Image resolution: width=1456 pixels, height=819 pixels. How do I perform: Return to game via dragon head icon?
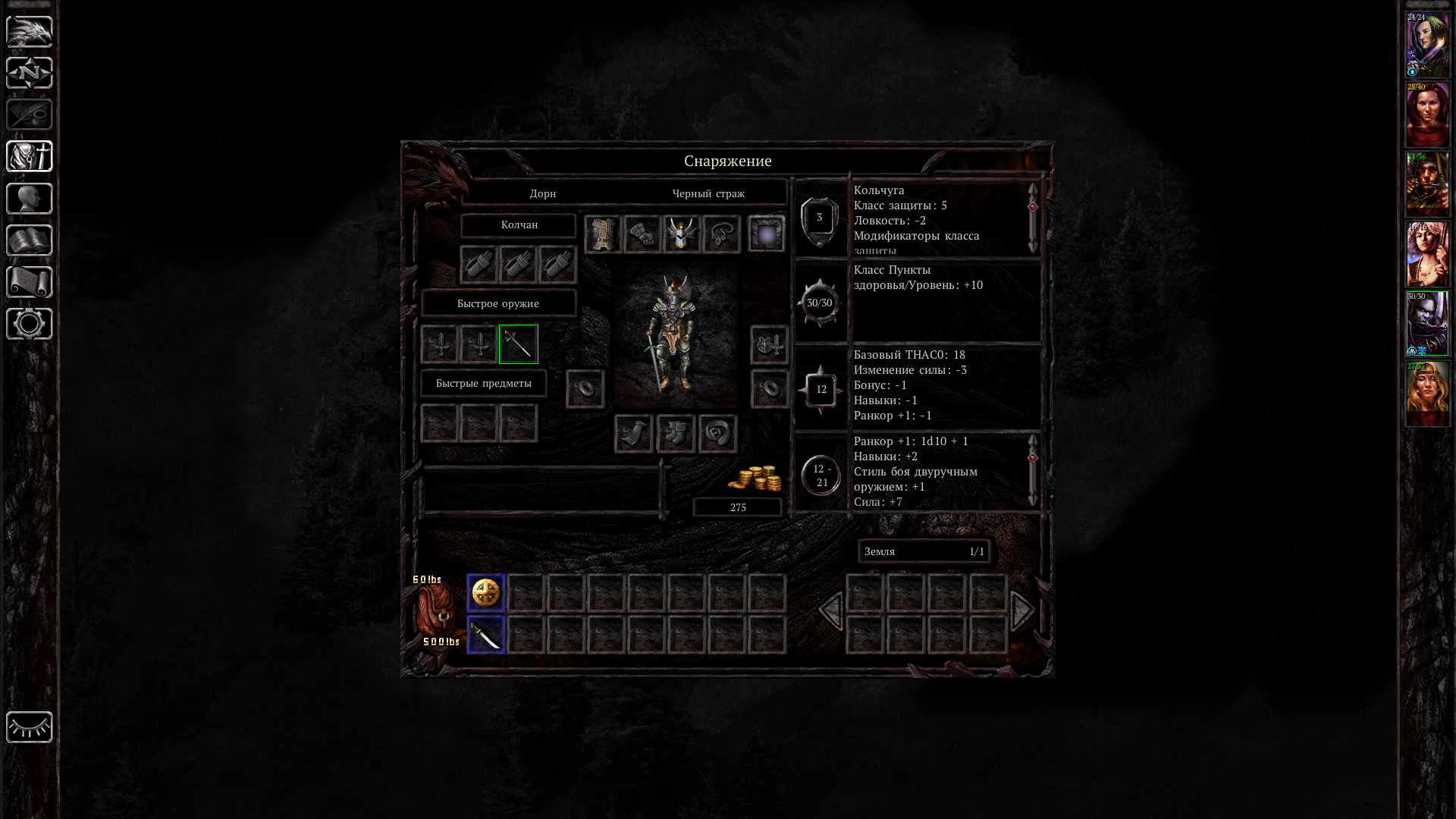click(x=30, y=32)
